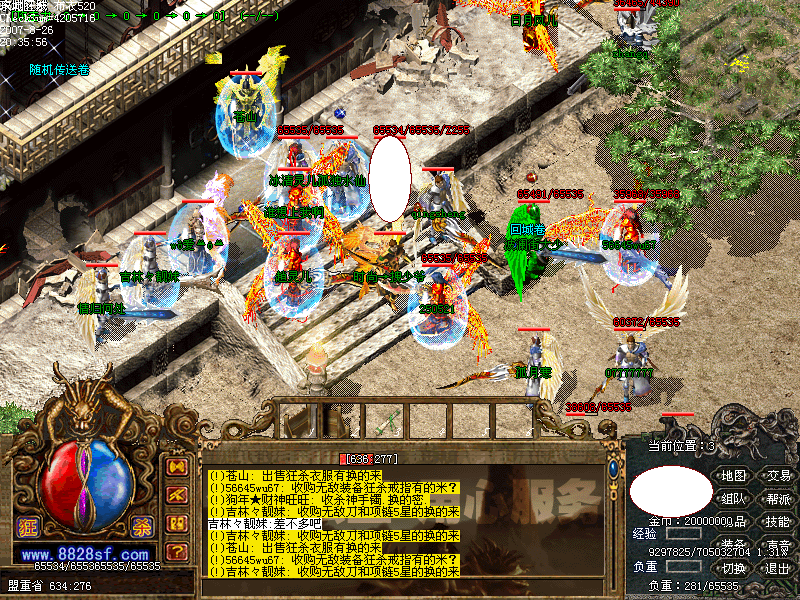Select the bow-tie shaped red icon button
This screenshot has width=800, height=600.
pyautogui.click(x=177, y=467)
